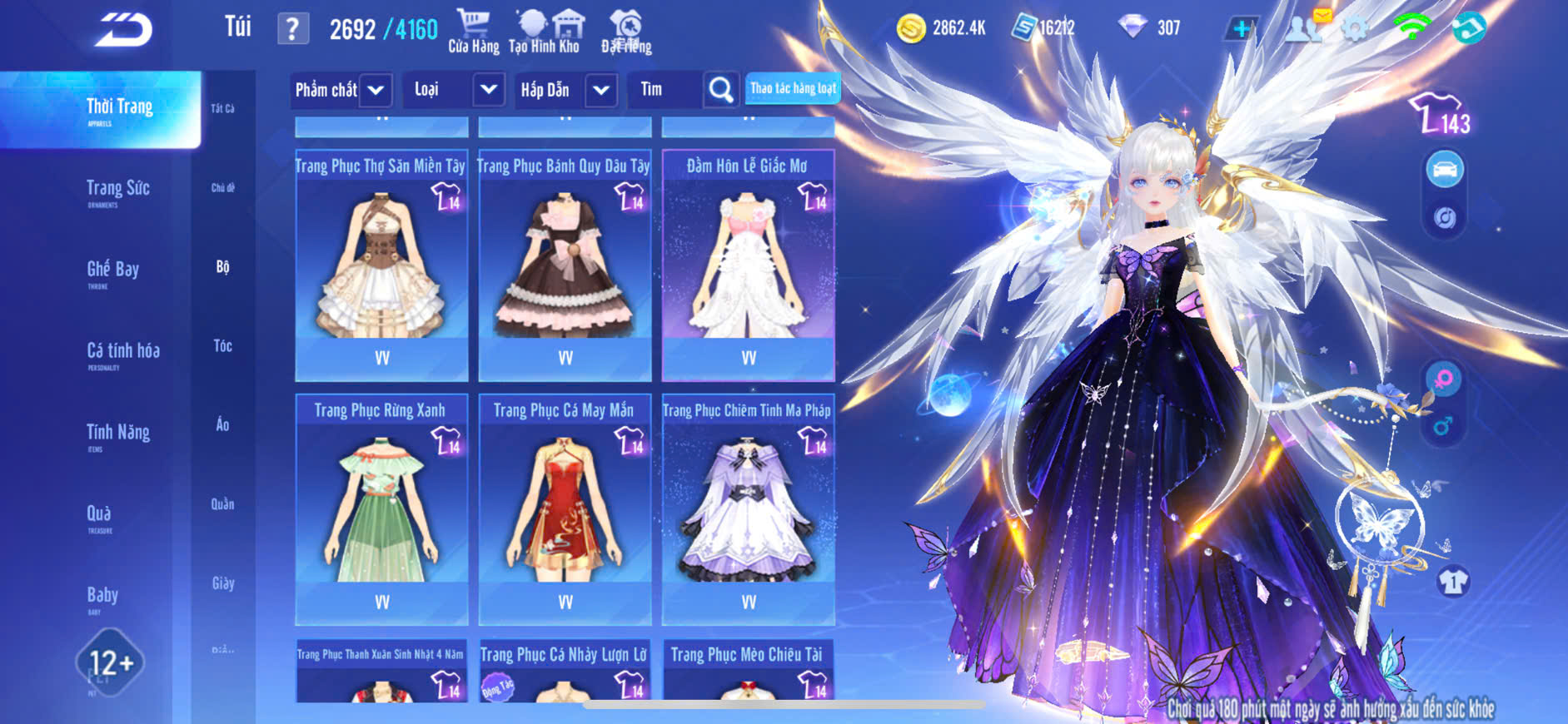Open the gear settings icon
Image resolution: width=1568 pixels, height=724 pixels.
point(1355,30)
